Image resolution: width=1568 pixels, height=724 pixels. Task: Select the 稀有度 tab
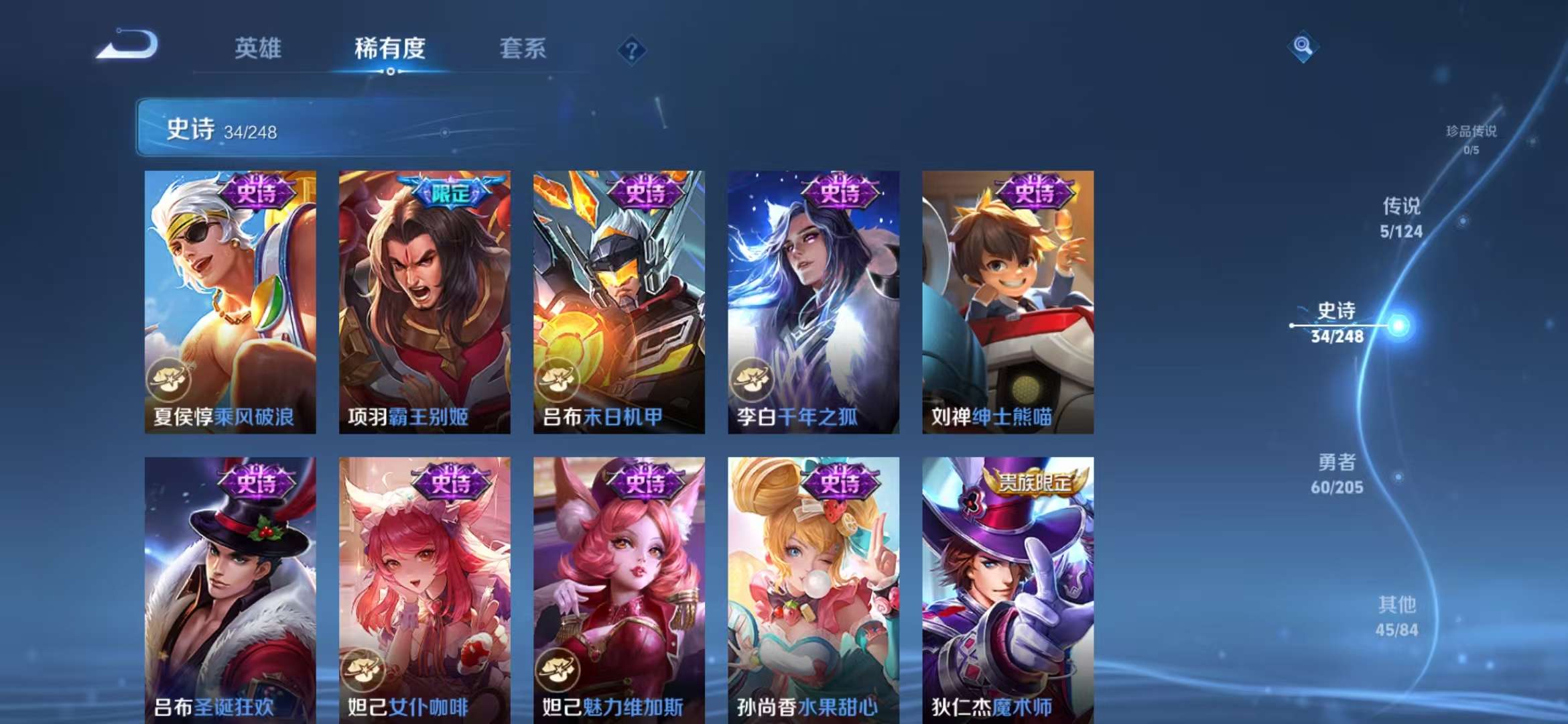pos(391,49)
